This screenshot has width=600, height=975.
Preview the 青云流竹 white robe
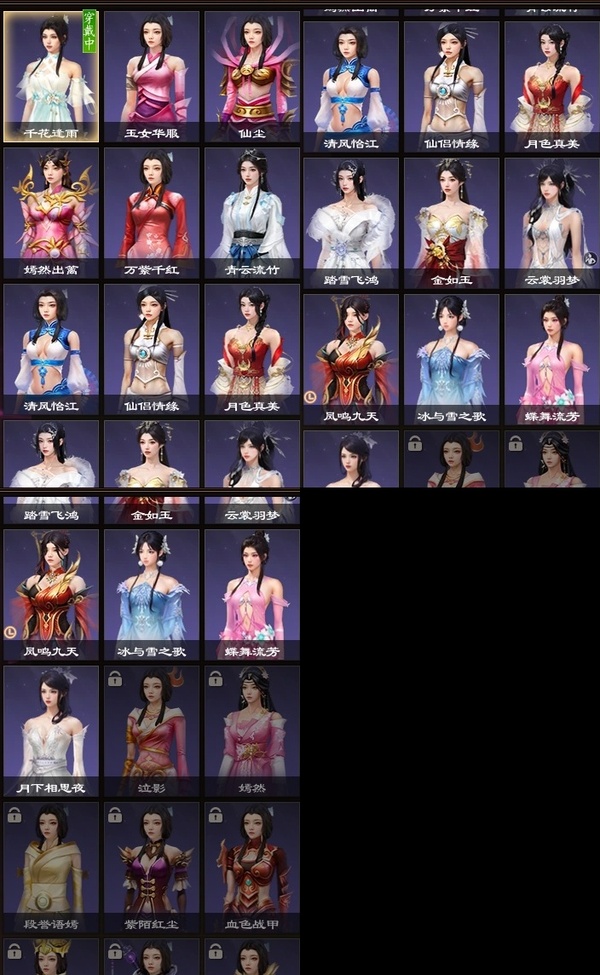(x=252, y=212)
